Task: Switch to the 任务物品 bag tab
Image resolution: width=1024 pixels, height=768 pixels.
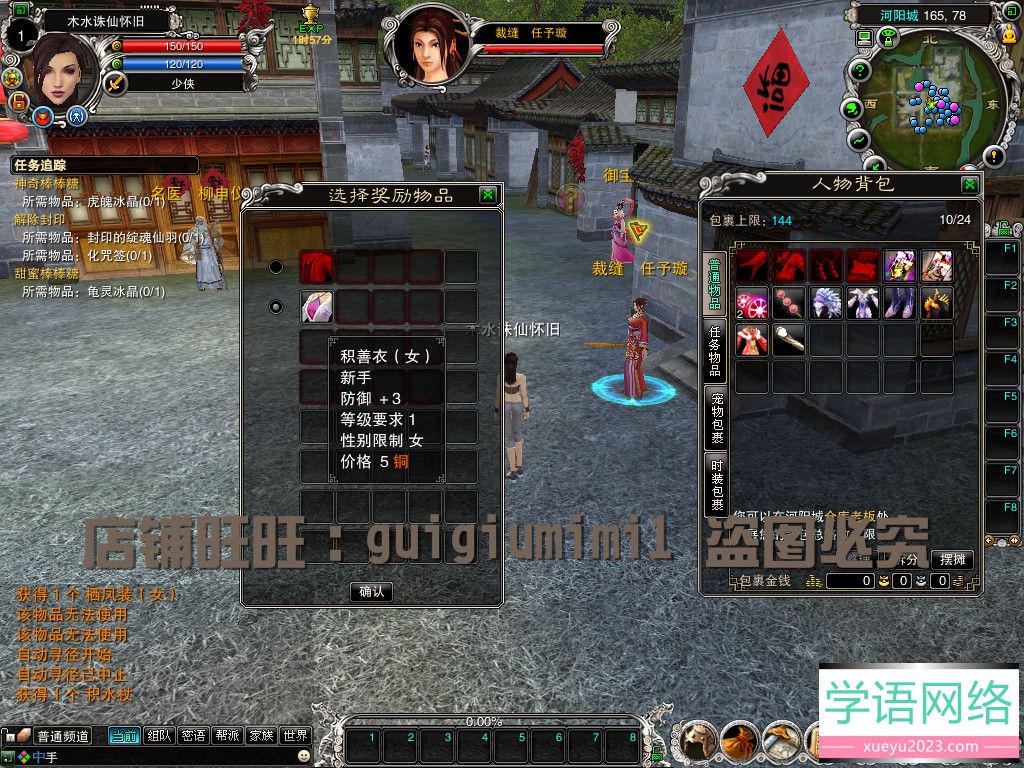Action: click(x=716, y=350)
